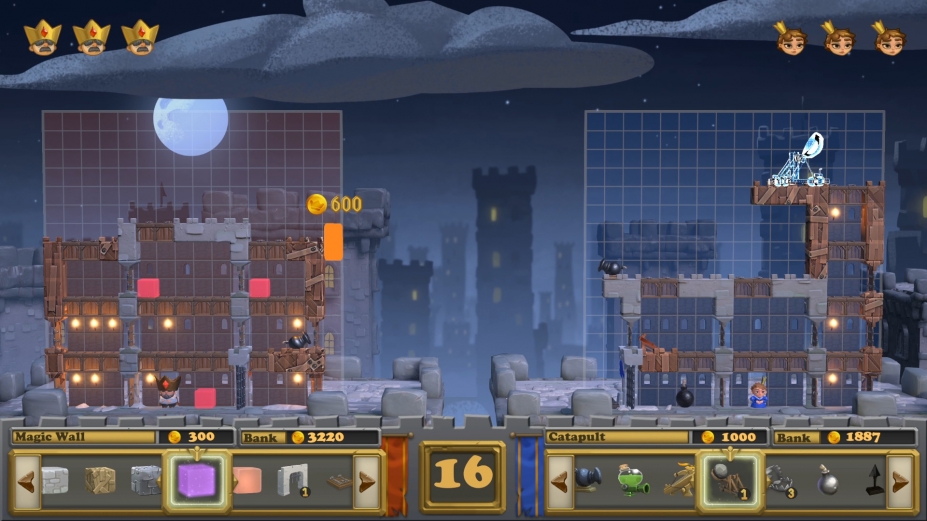The image size is (927, 521).
Task: Show next items in the blue player's bar
Action: pos(900,481)
